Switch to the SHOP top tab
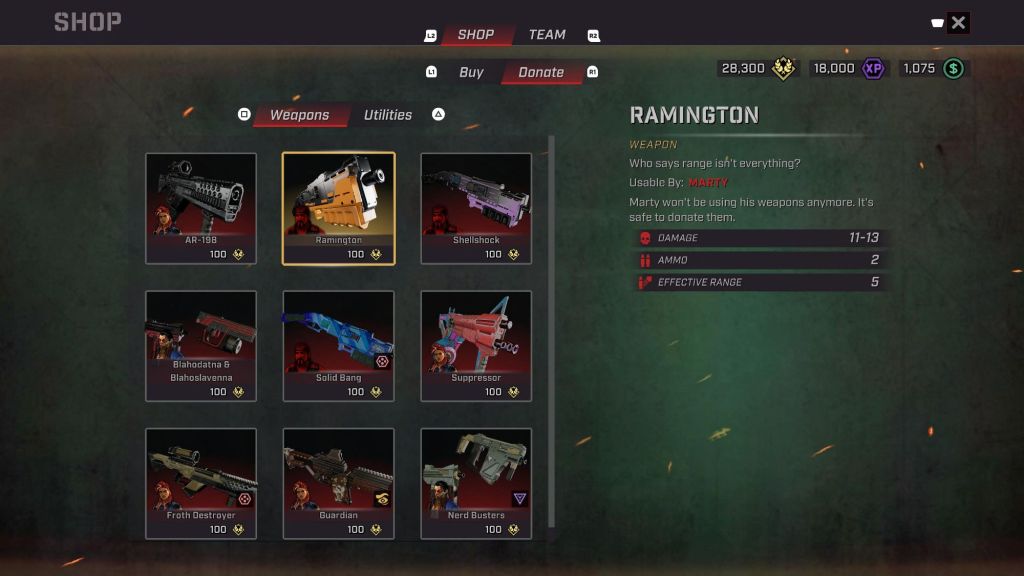1024x576 pixels. (476, 35)
